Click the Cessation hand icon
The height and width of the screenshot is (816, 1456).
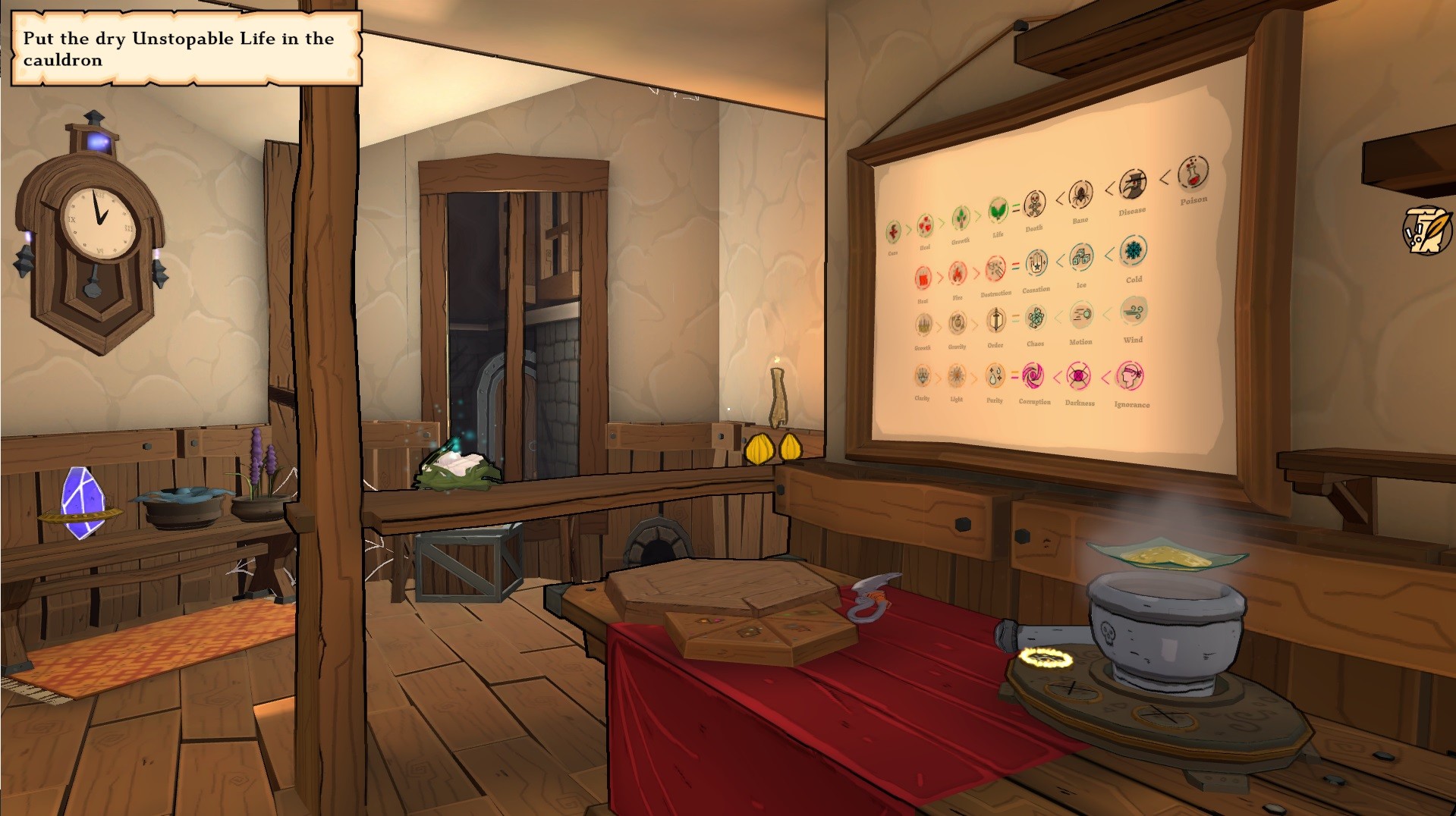1036,263
